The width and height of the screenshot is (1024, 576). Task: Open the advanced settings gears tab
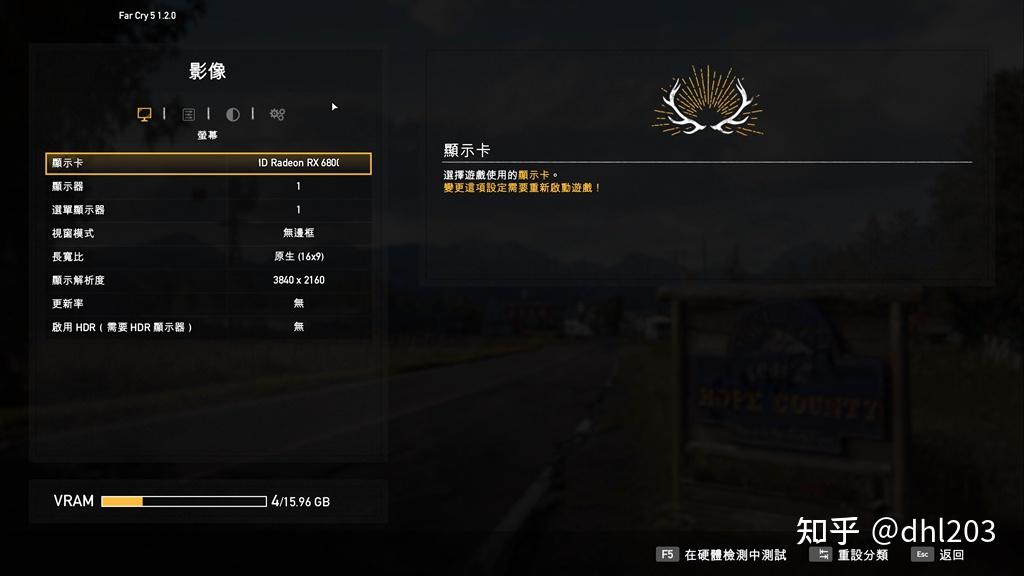tap(277, 114)
